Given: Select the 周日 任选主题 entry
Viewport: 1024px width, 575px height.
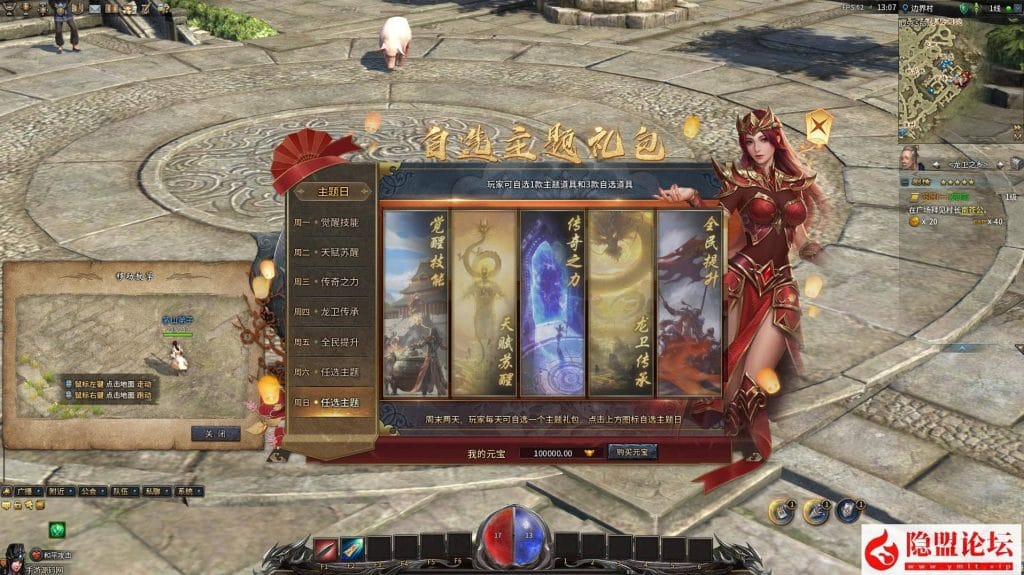Looking at the screenshot, I should click(x=326, y=402).
